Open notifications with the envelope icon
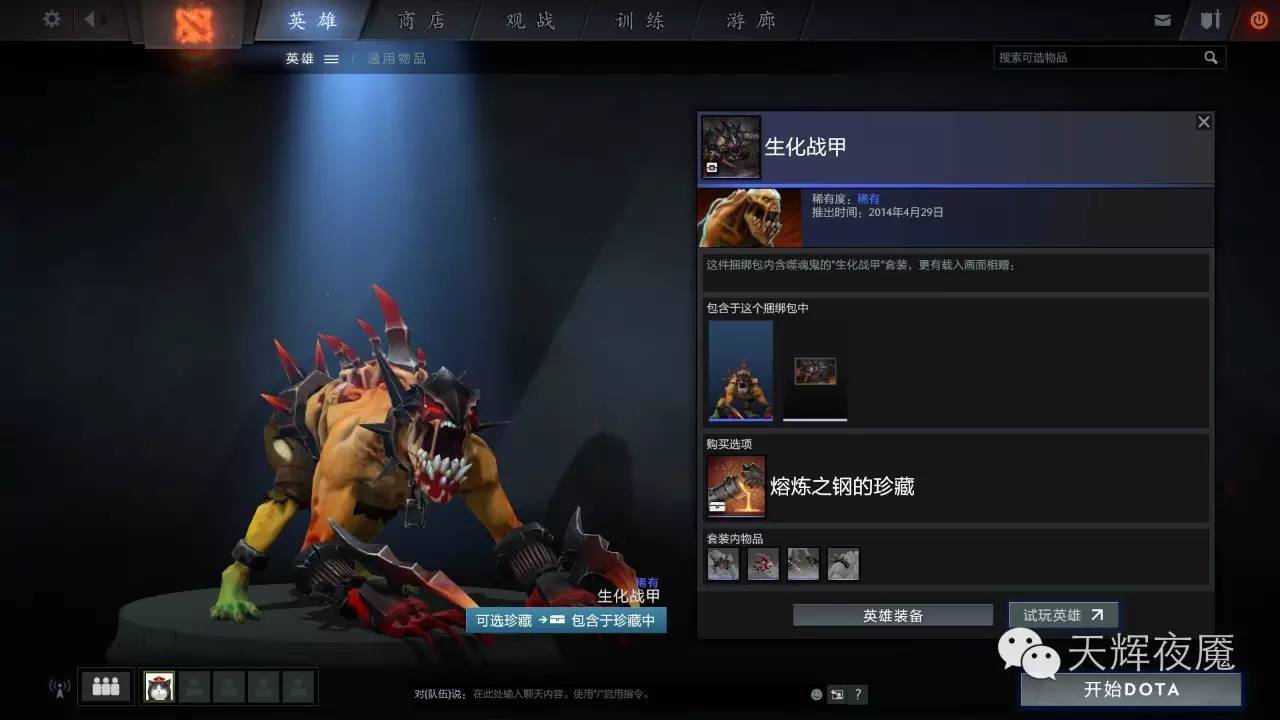 1163,18
